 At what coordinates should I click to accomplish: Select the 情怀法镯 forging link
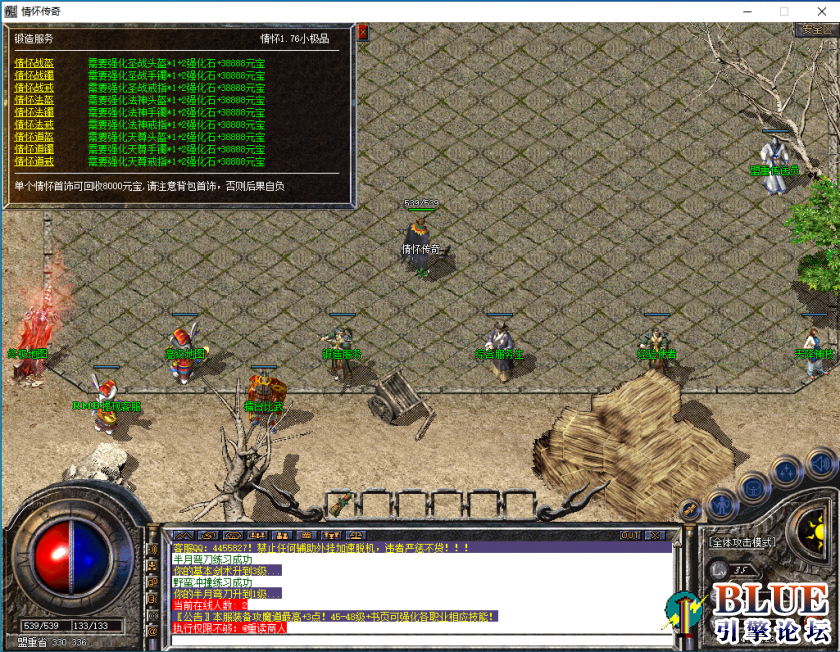pyautogui.click(x=34, y=112)
